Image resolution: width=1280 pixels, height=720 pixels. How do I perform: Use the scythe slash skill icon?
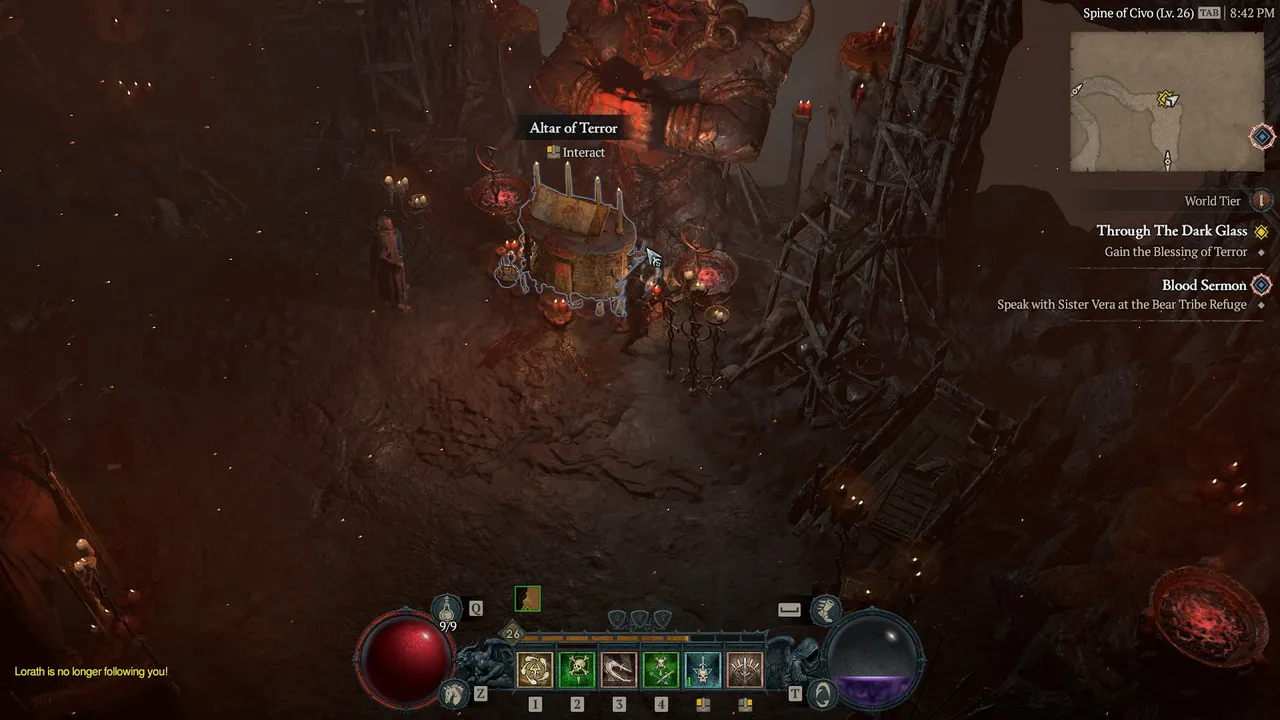click(x=619, y=670)
